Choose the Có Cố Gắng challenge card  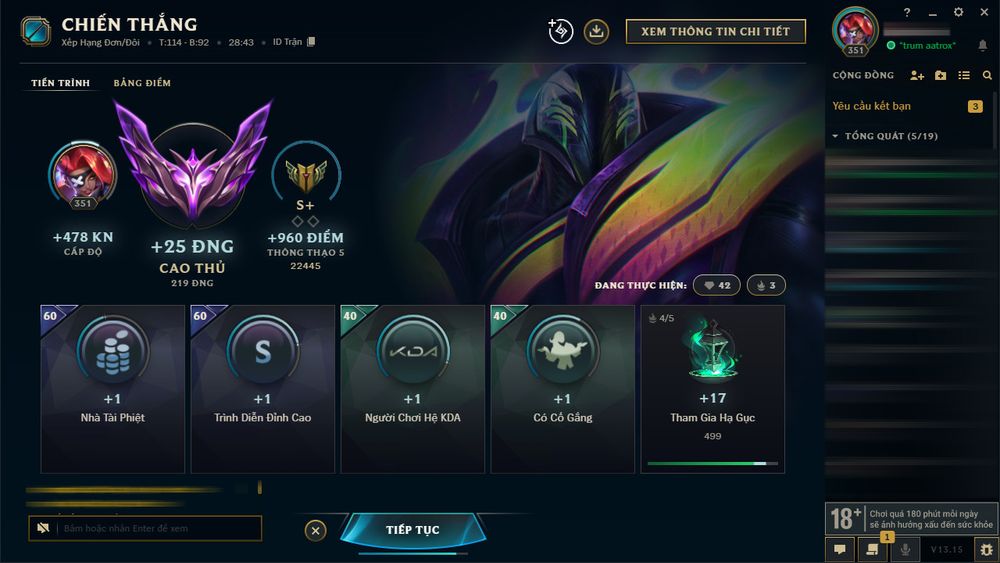point(563,388)
